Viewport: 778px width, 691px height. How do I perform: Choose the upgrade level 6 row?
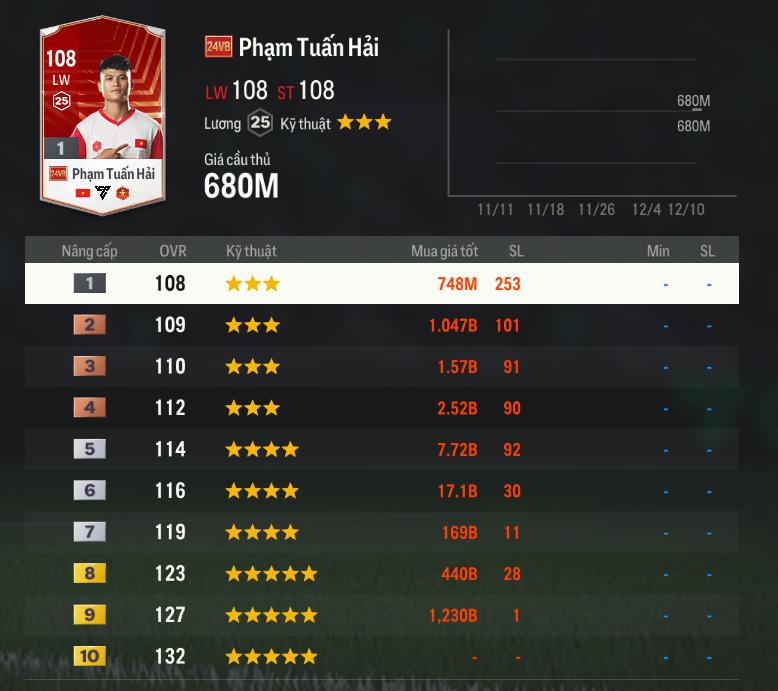tap(381, 491)
